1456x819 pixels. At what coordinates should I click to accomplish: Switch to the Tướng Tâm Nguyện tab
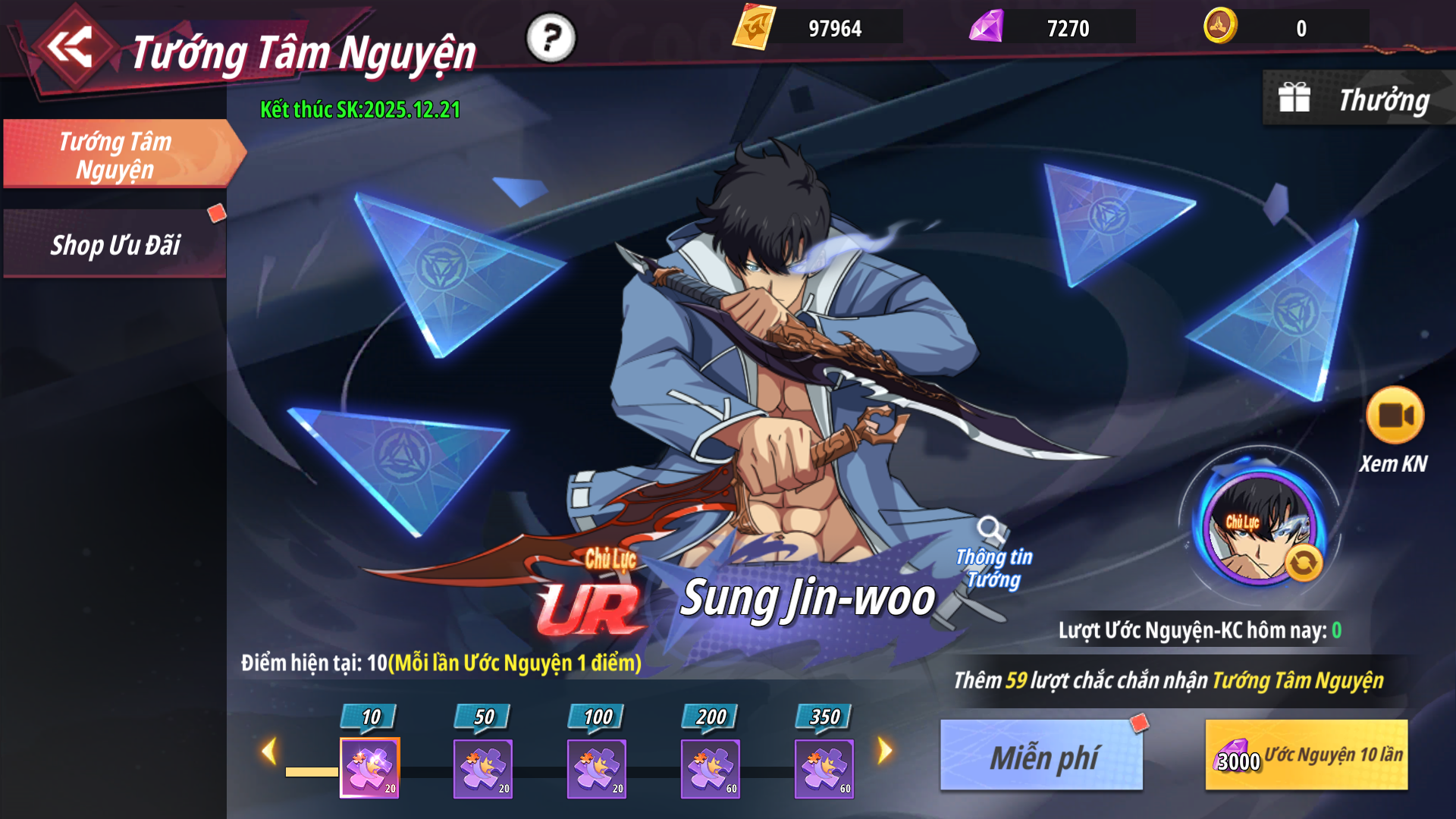(x=116, y=155)
